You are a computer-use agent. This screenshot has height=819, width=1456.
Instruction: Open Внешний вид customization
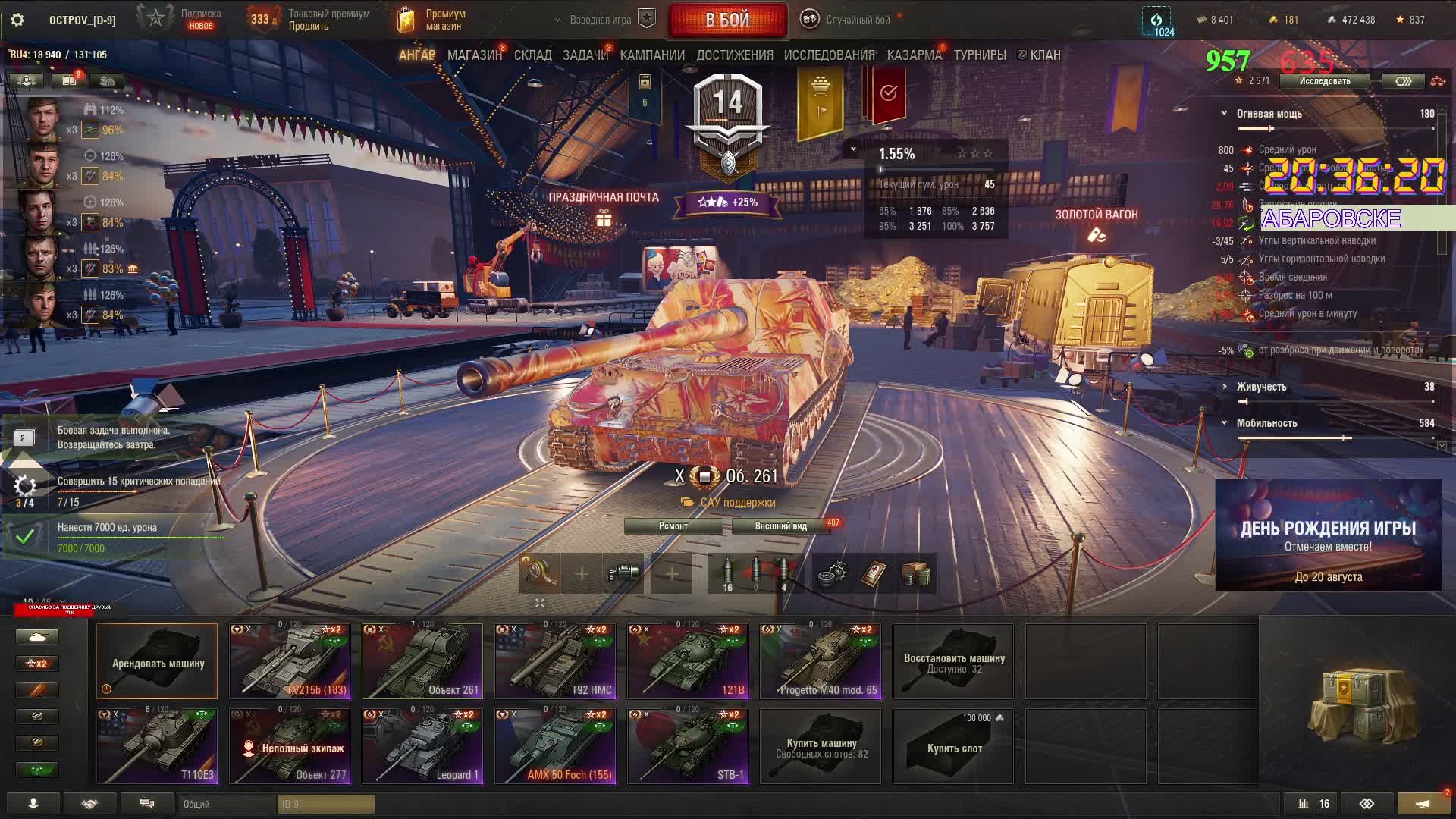coord(780,526)
